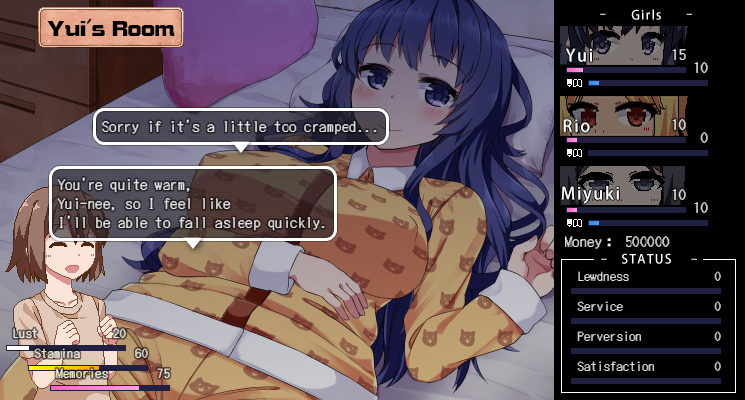Click the Yui's Room location label

[x=111, y=28]
